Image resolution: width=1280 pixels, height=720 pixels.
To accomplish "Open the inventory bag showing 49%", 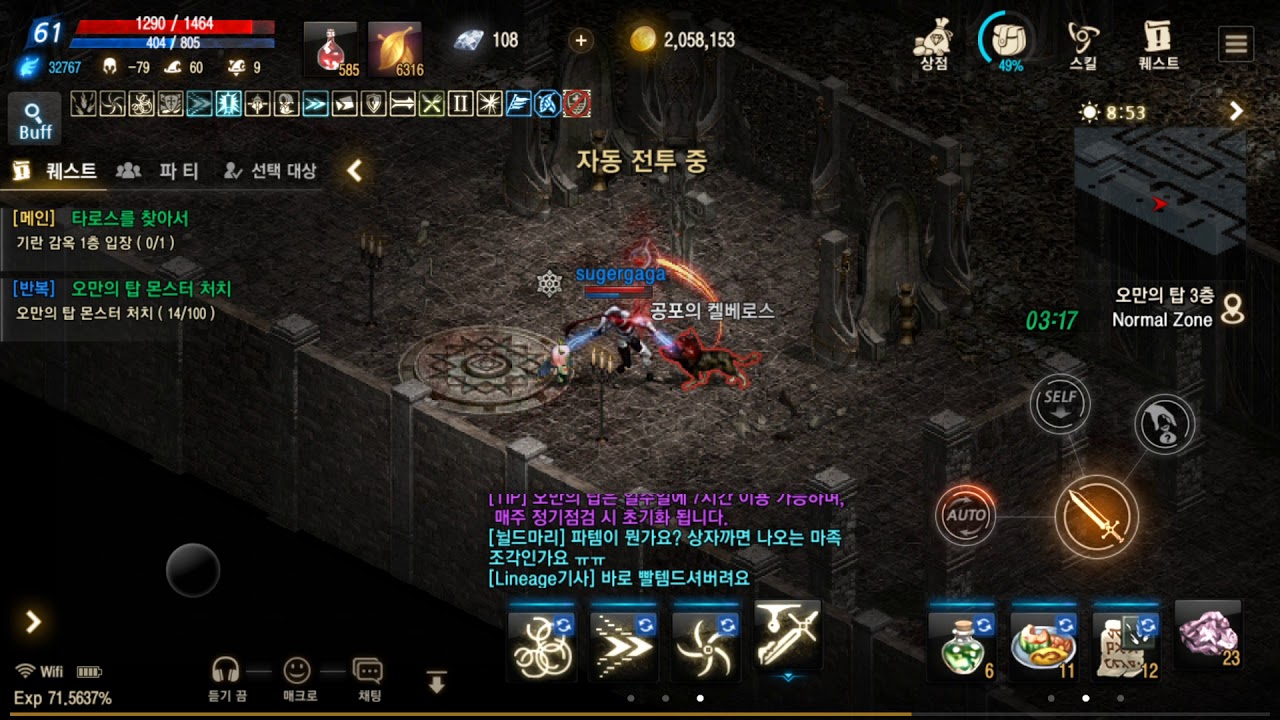I will coord(1007,41).
